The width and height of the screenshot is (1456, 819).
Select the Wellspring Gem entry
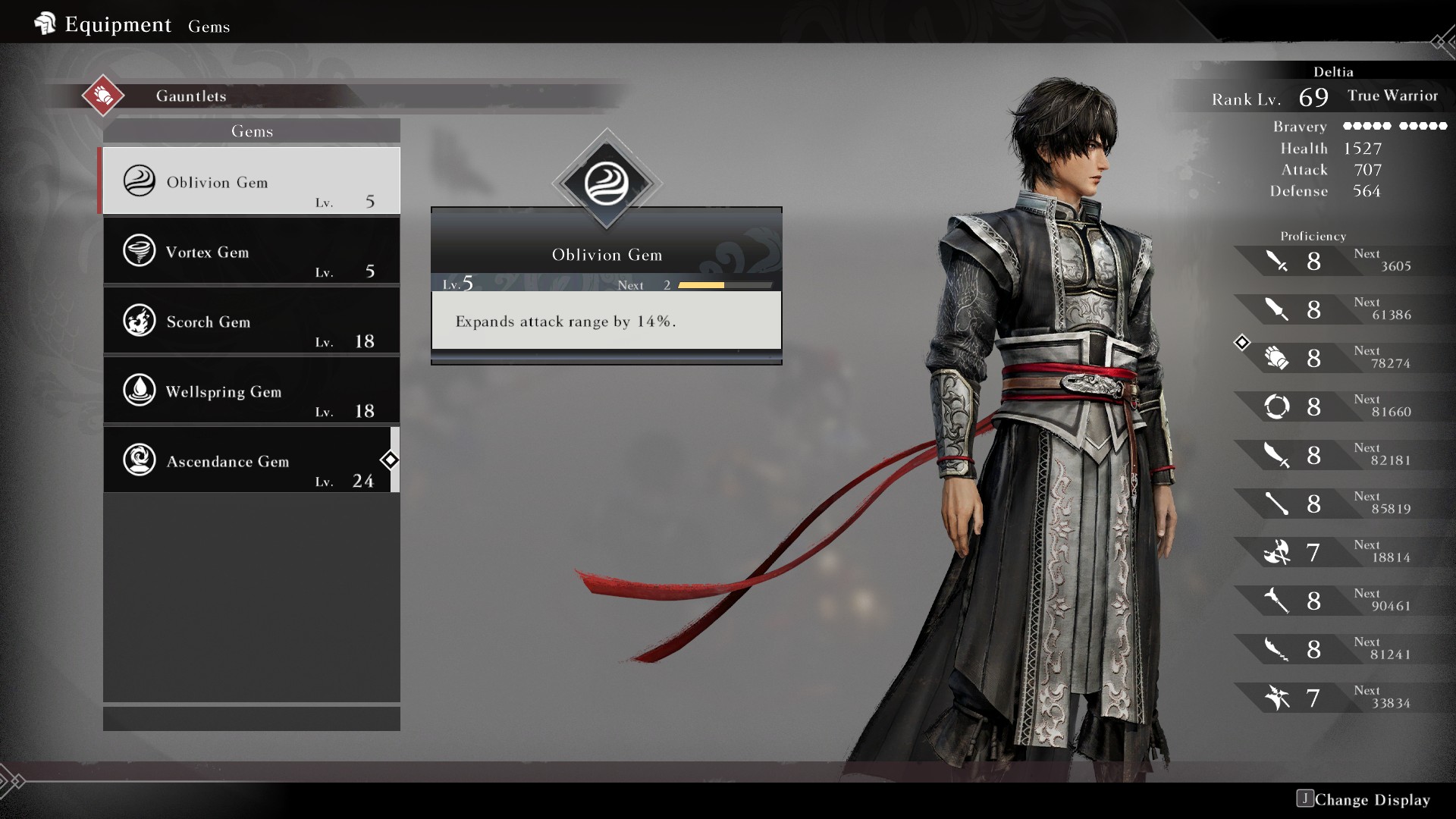tap(251, 391)
